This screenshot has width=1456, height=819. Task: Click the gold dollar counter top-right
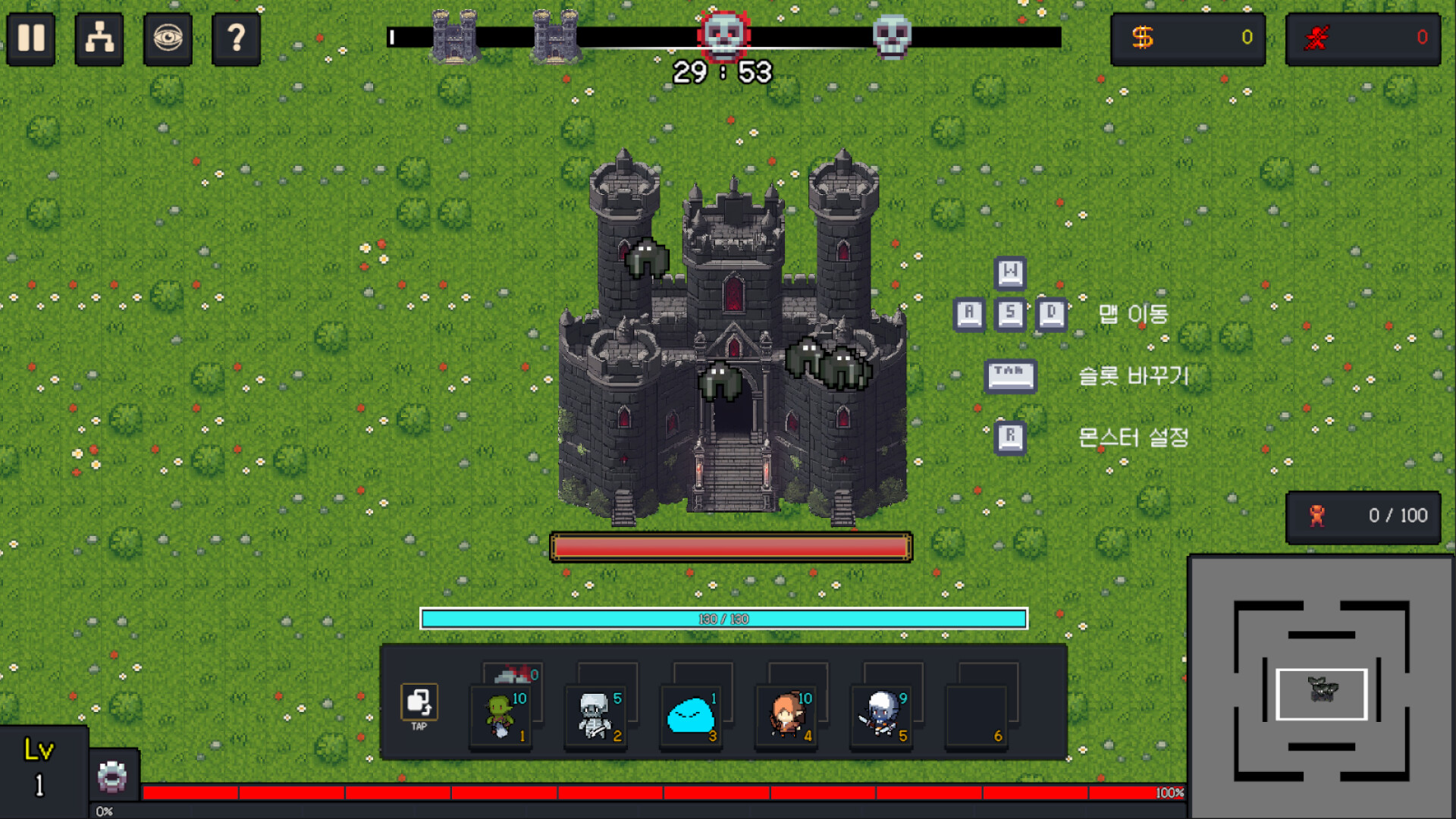click(1188, 38)
